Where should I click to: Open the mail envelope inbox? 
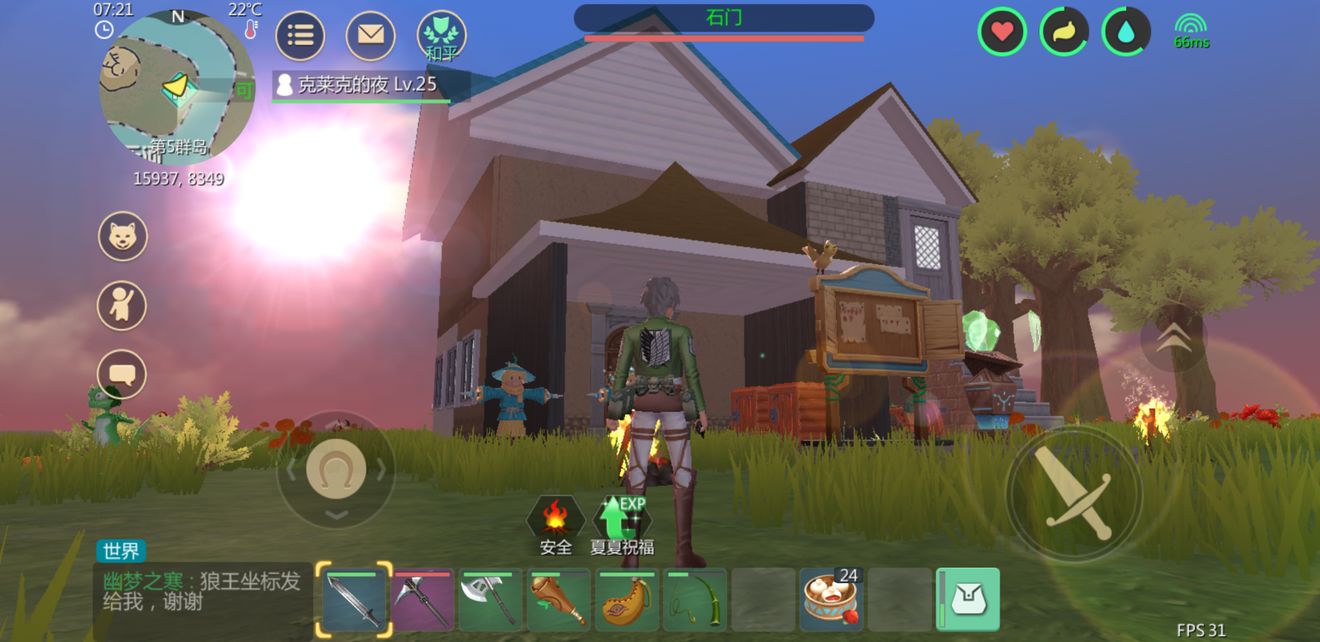pyautogui.click(x=370, y=36)
